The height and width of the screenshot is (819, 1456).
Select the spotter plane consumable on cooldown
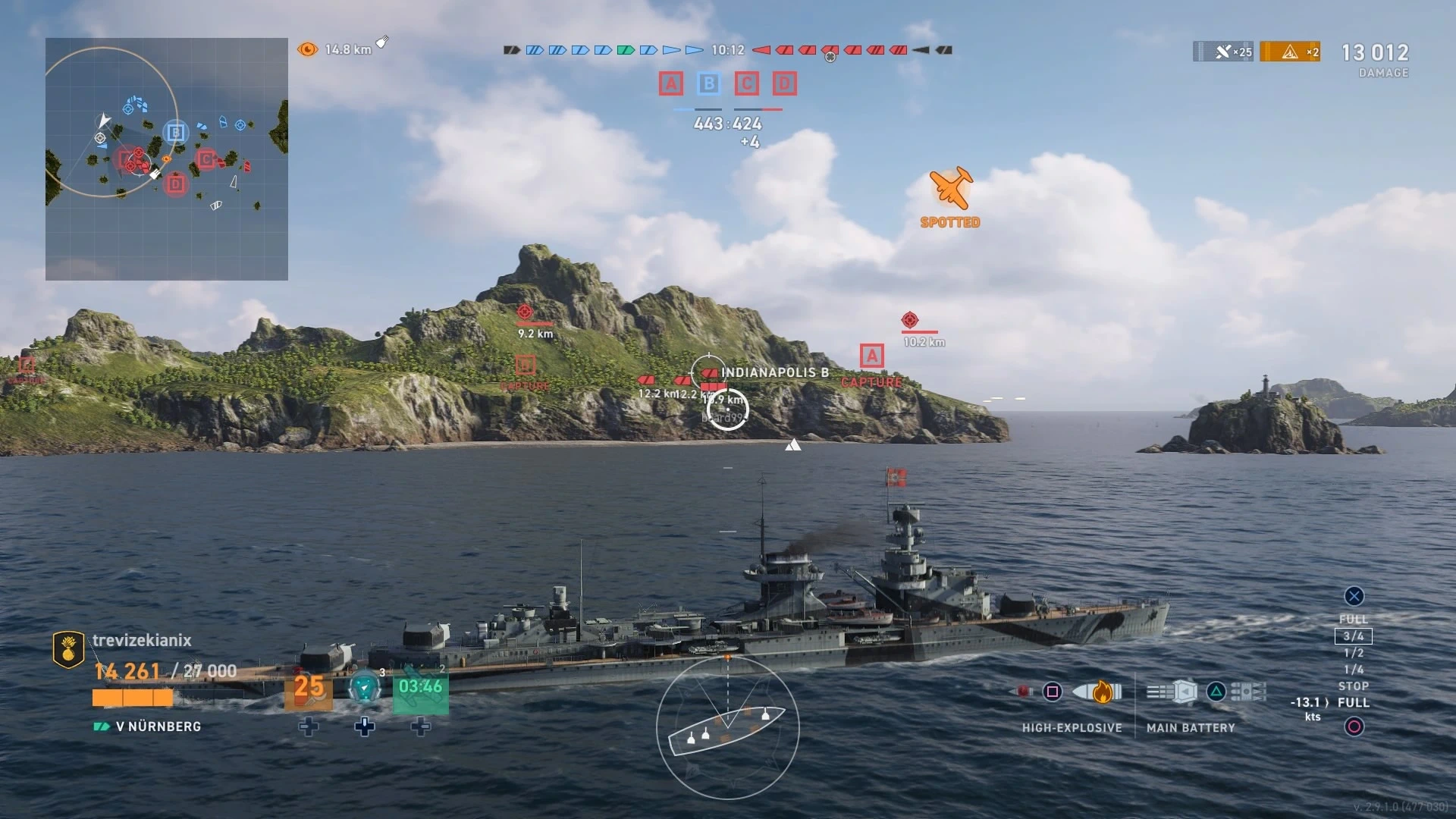point(421,689)
